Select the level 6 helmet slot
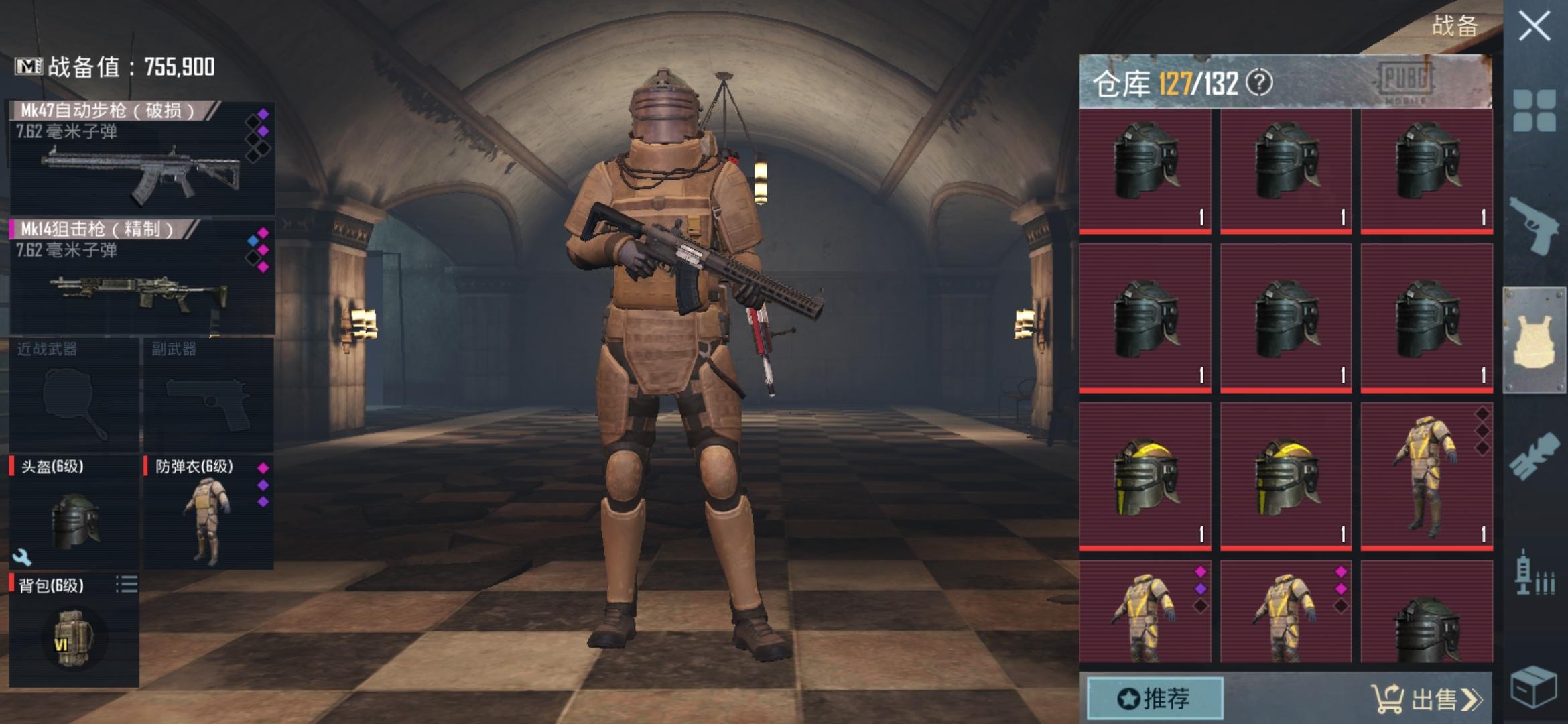The image size is (1568, 724). [74, 513]
